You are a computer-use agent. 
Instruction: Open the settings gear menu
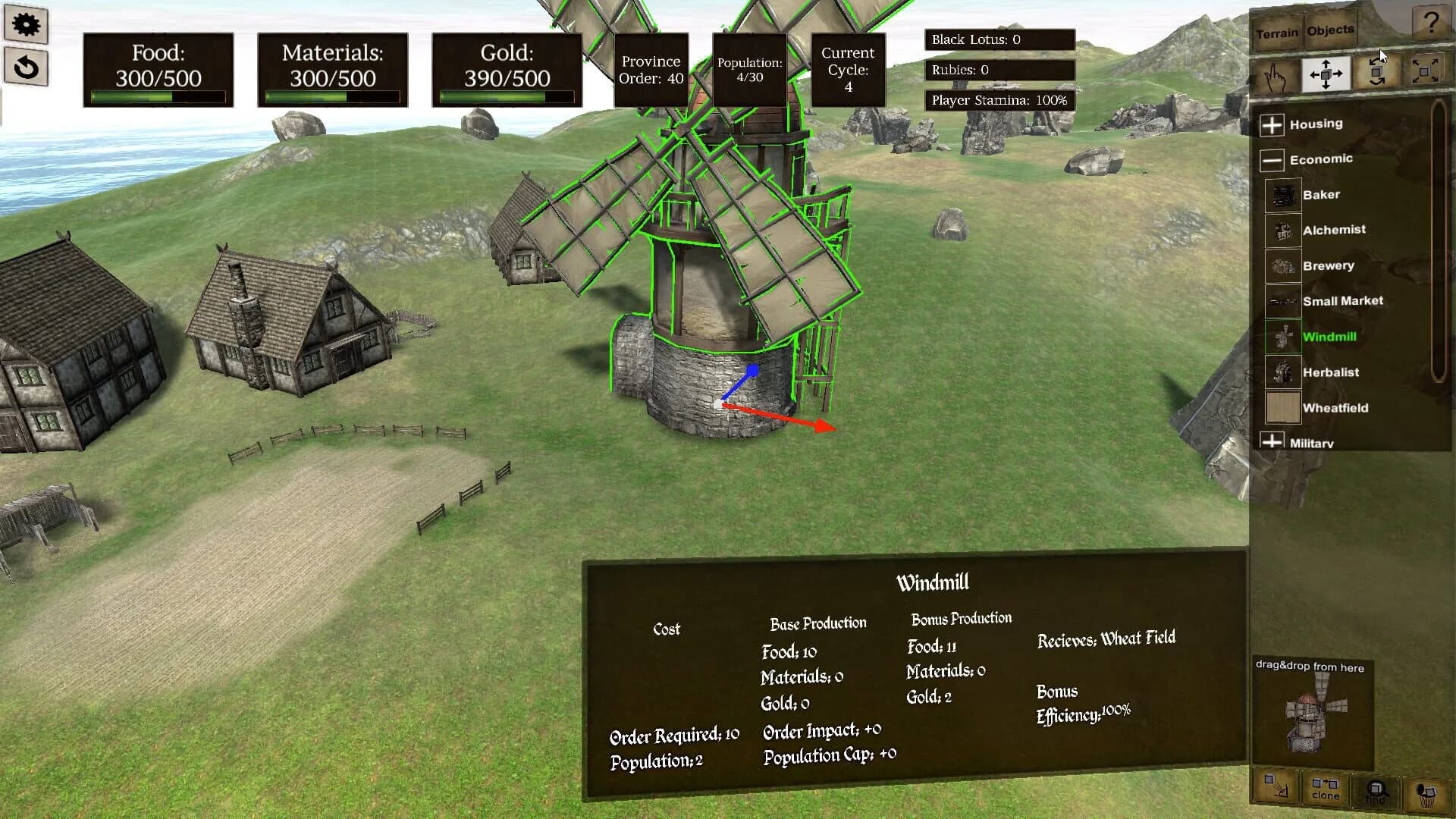(27, 25)
